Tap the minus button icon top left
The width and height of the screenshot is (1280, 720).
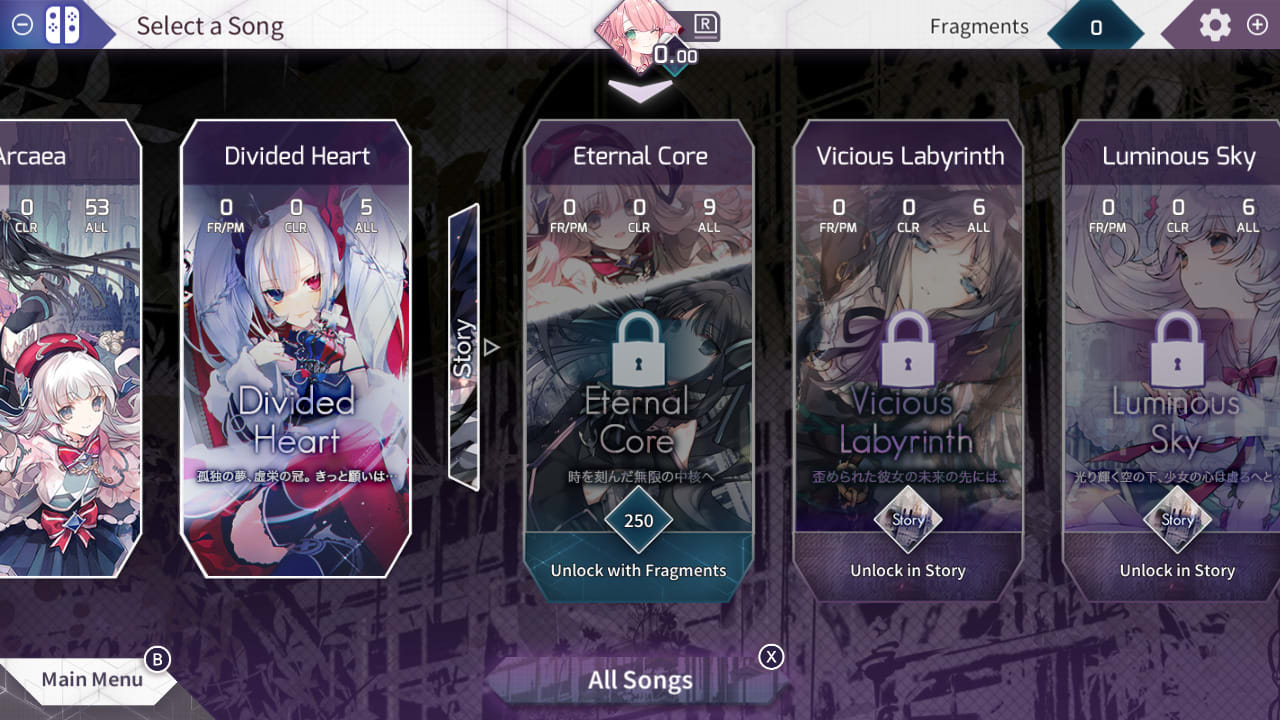click(x=21, y=26)
